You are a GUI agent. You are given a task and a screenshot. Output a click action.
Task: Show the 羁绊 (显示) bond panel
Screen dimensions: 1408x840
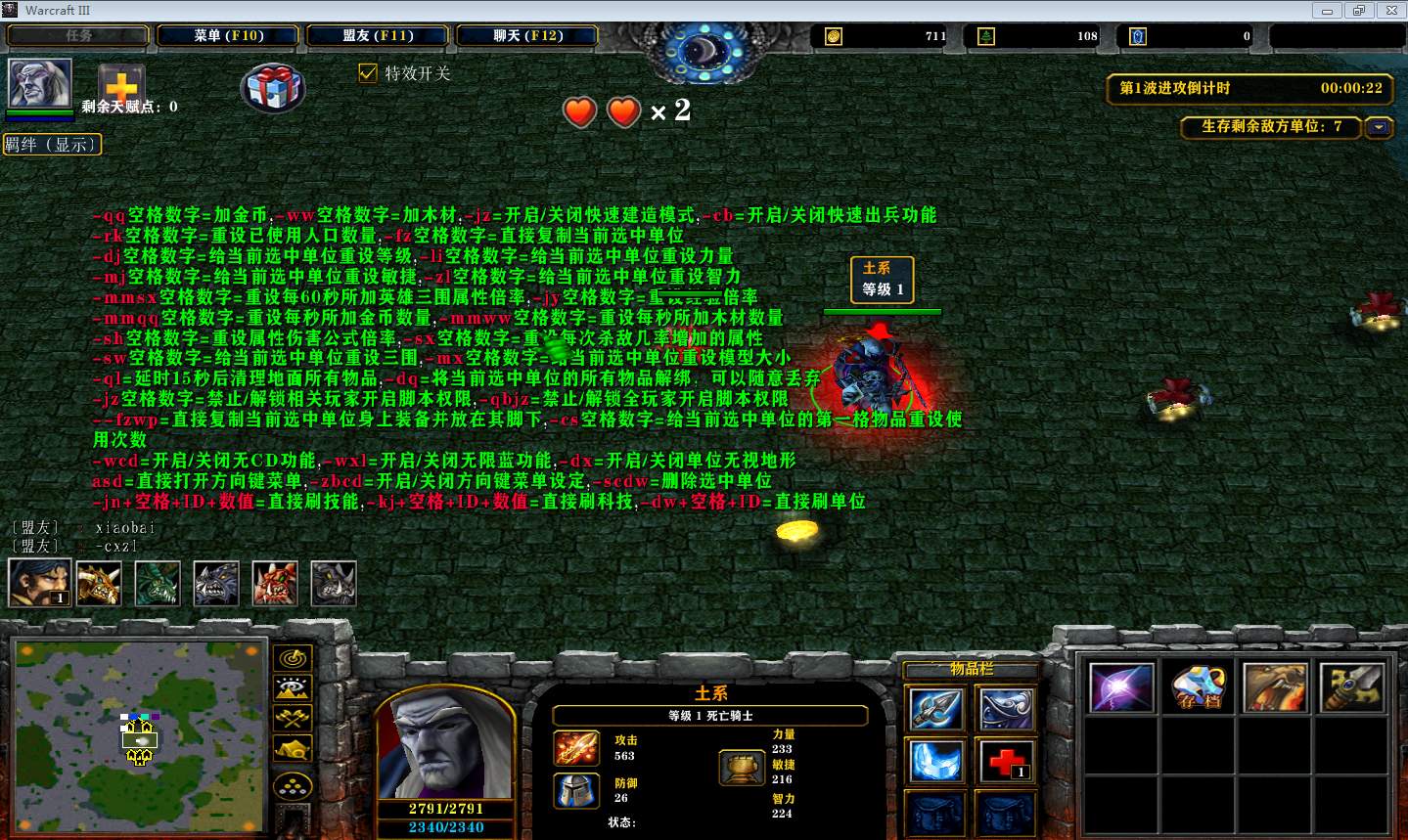[x=52, y=145]
